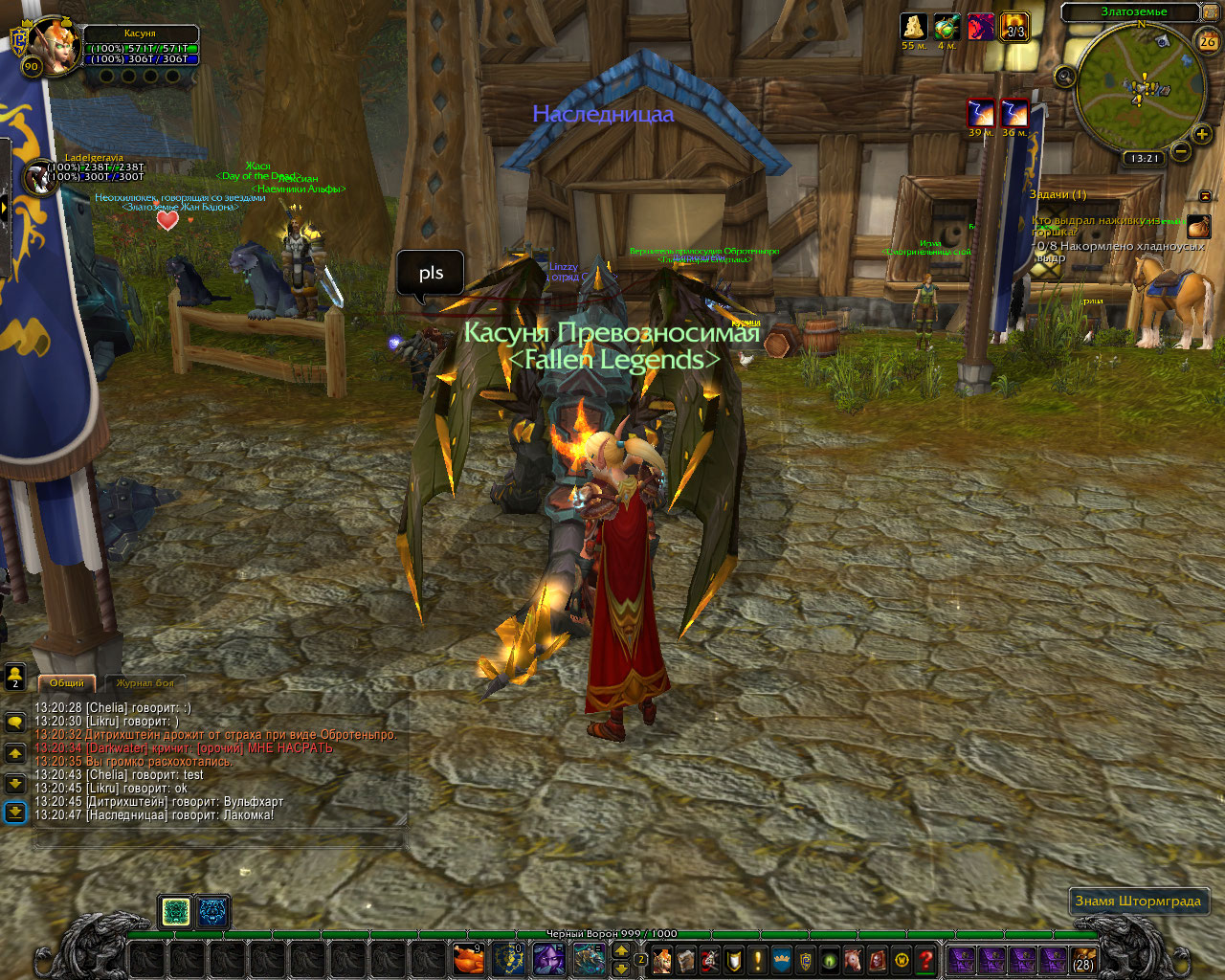Click the Знамя Штормграда button

click(x=1138, y=901)
